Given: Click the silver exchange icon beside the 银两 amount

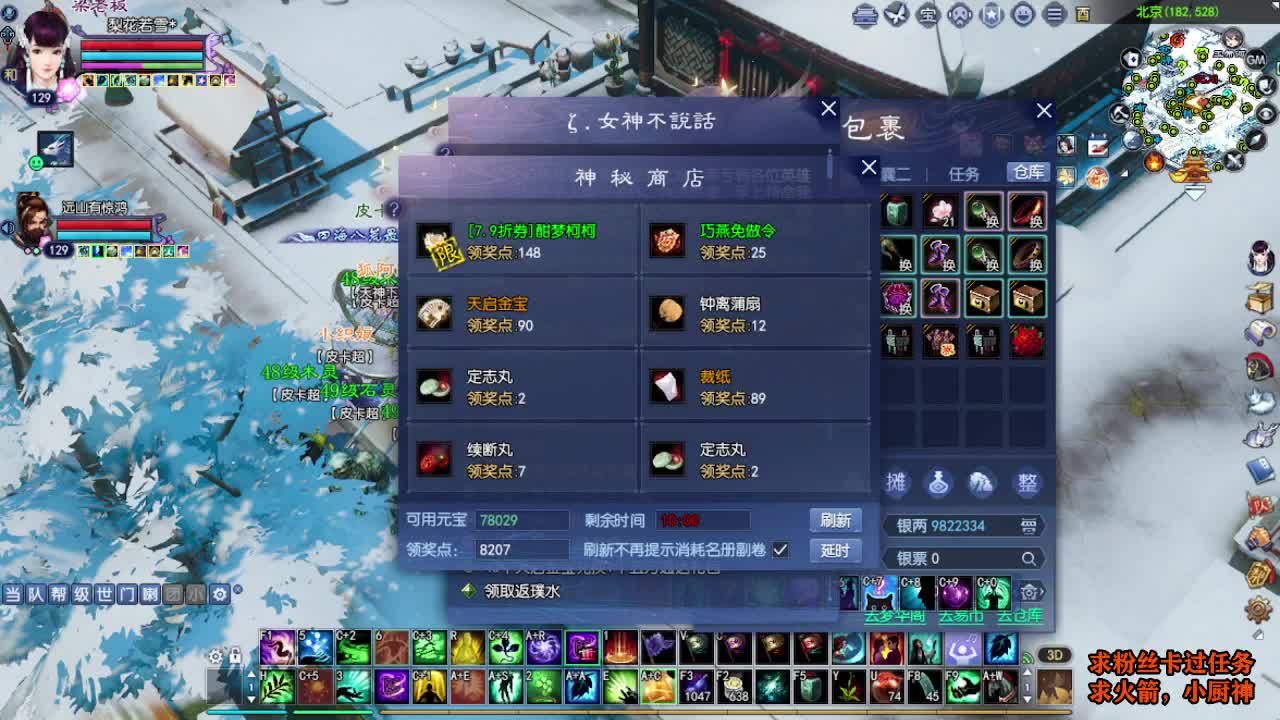Looking at the screenshot, I should pyautogui.click(x=1030, y=527).
